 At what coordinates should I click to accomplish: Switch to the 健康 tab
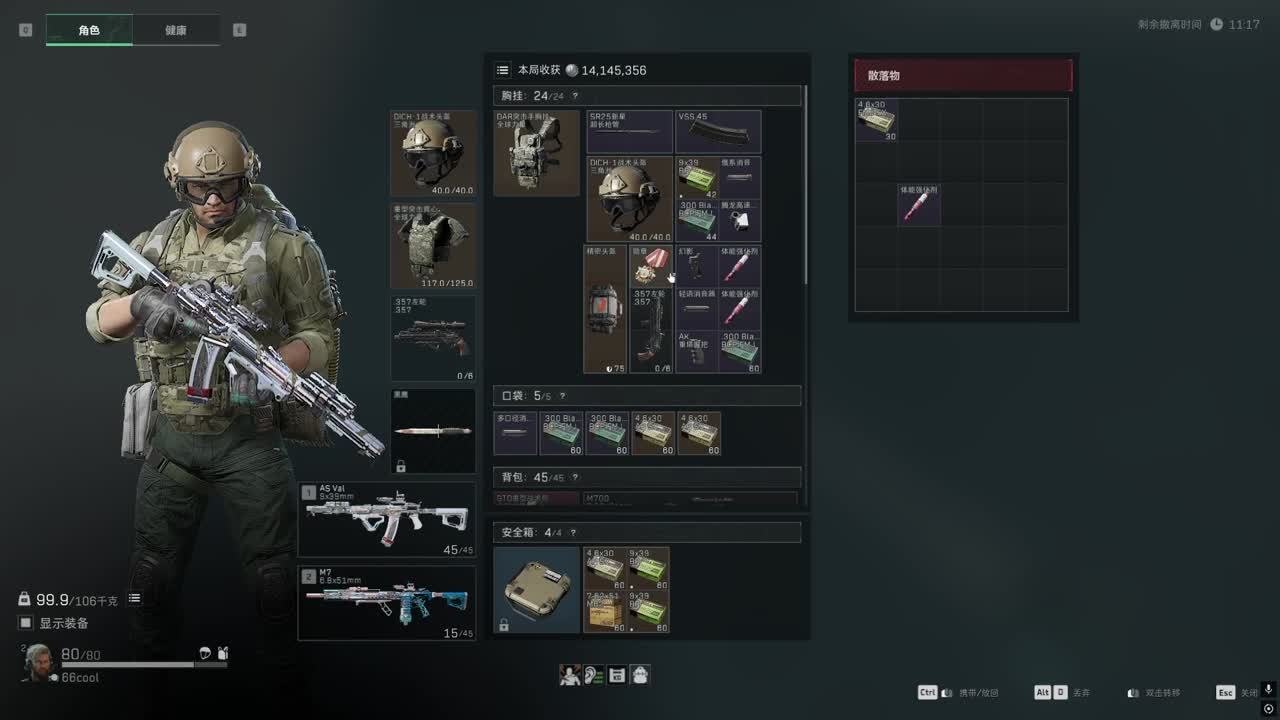coord(175,30)
